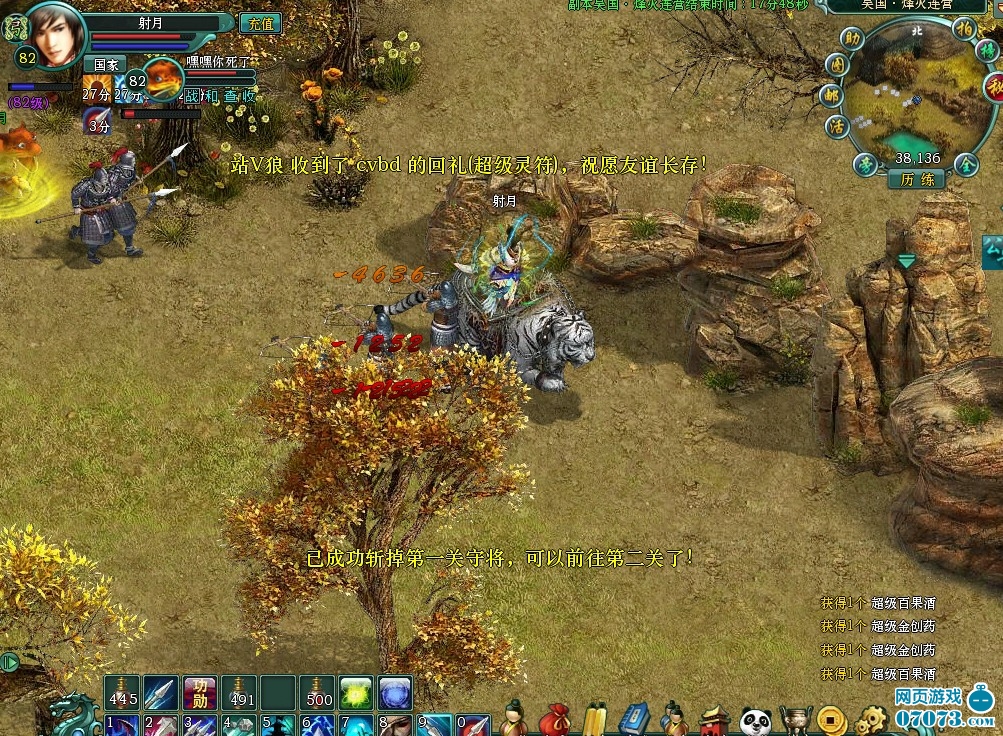The width and height of the screenshot is (1003, 736).
Task: Click the 全 button below minimap
Action: pyautogui.click(x=966, y=165)
